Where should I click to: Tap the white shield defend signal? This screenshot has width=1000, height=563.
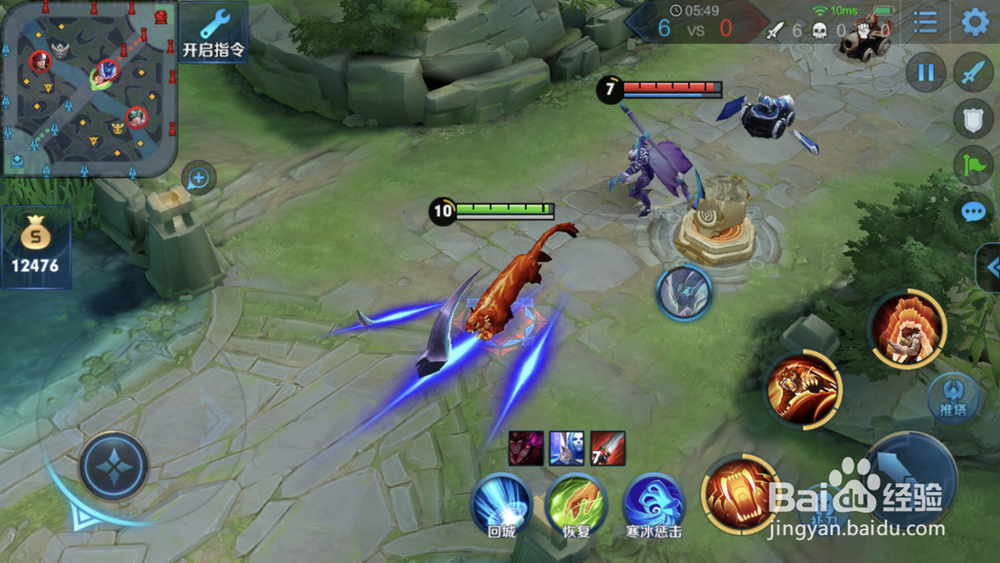click(x=973, y=119)
